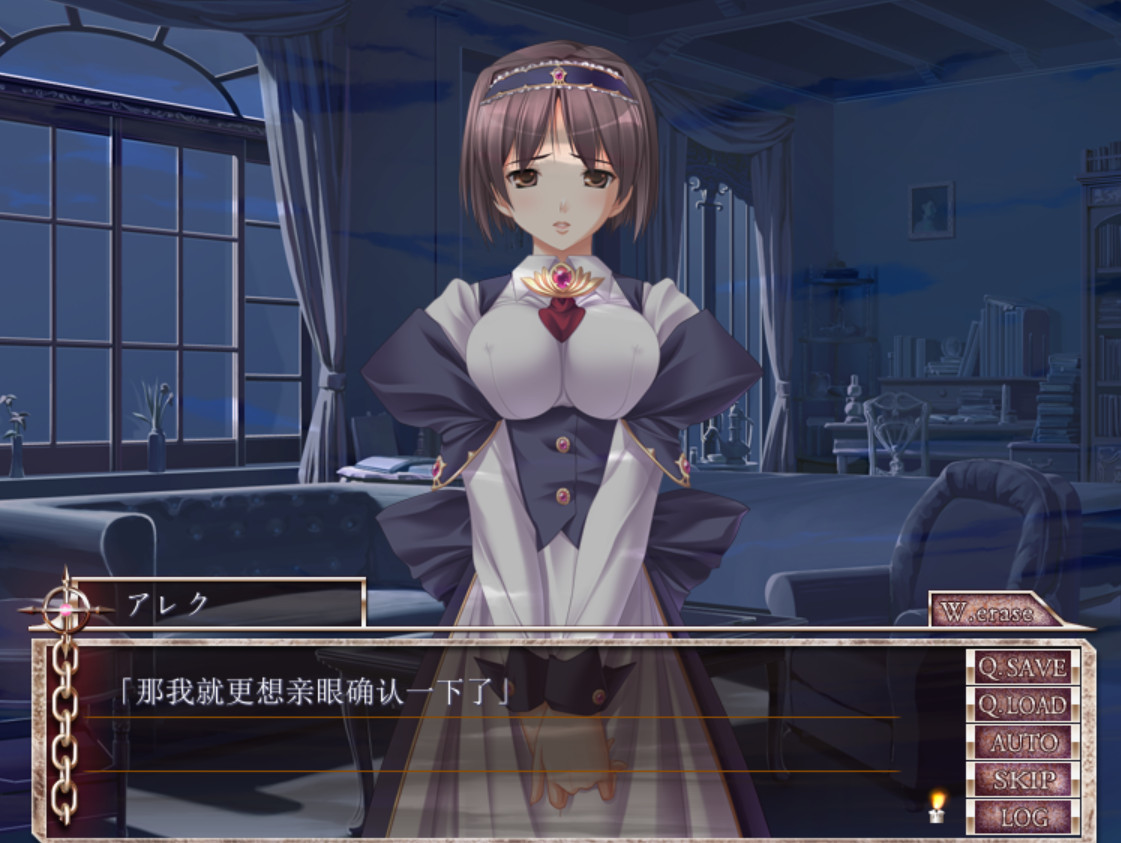Click the Q.SAVE quick save button

pyautogui.click(x=1022, y=667)
